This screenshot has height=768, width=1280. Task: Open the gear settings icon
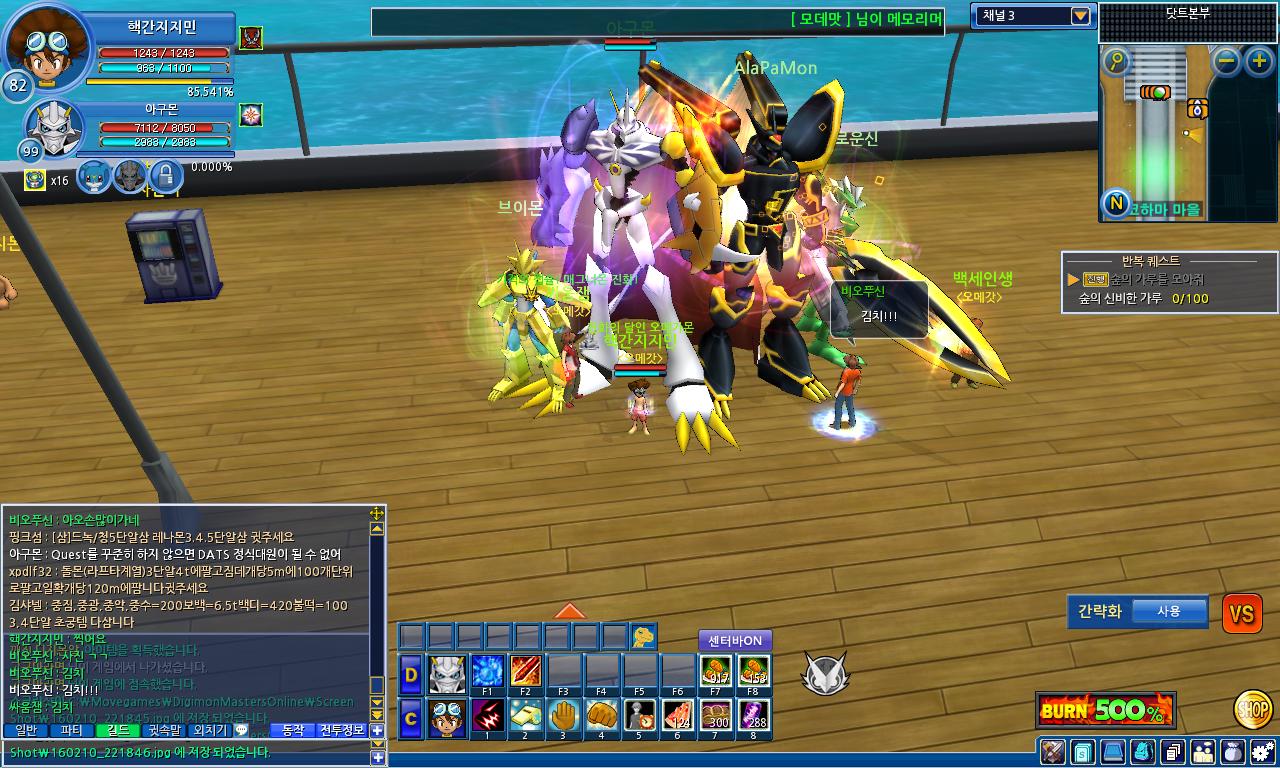(1261, 751)
